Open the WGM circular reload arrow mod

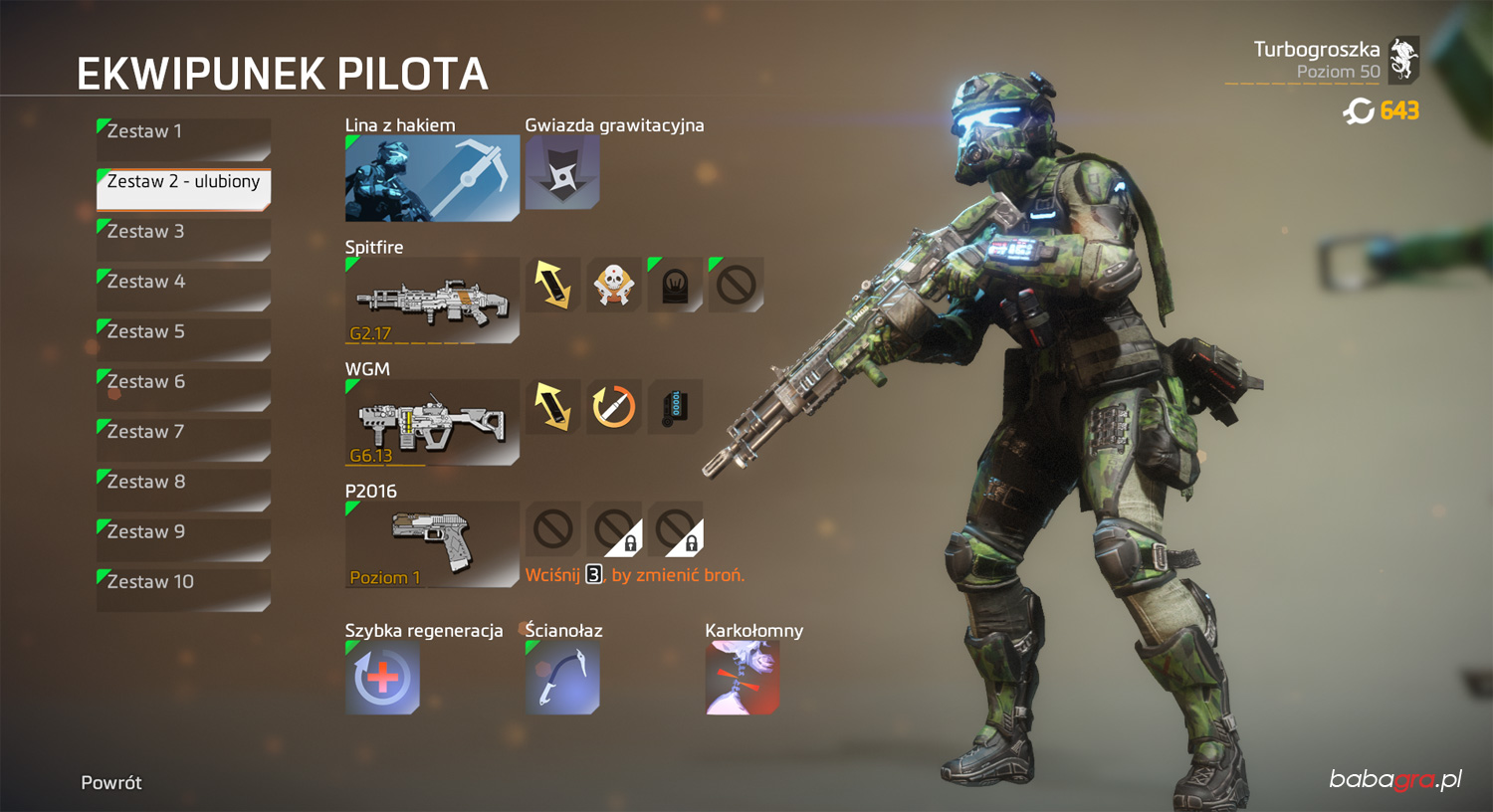click(614, 406)
